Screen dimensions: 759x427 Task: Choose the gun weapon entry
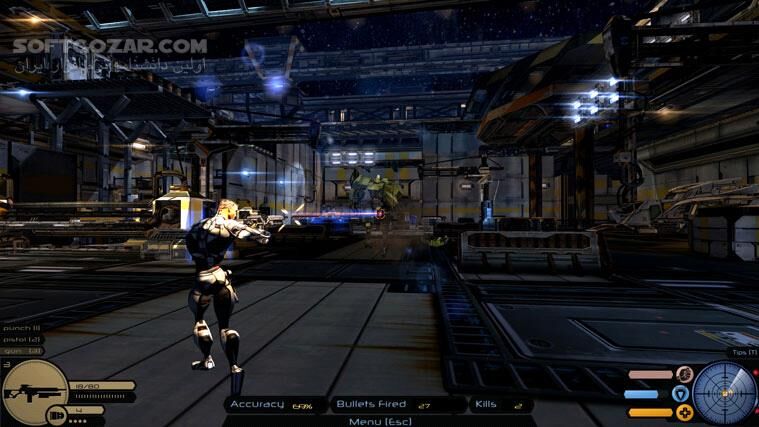(20, 350)
